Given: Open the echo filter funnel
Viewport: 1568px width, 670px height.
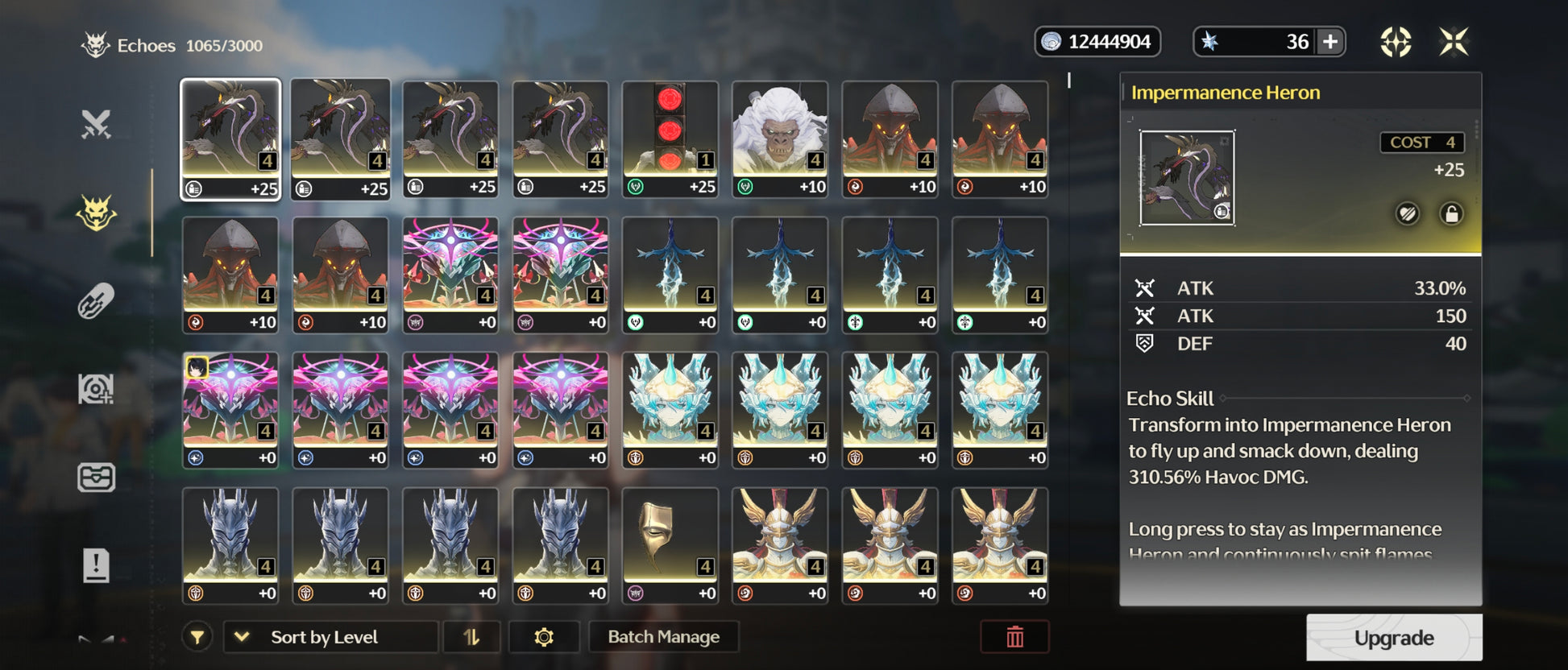Looking at the screenshot, I should pyautogui.click(x=197, y=637).
